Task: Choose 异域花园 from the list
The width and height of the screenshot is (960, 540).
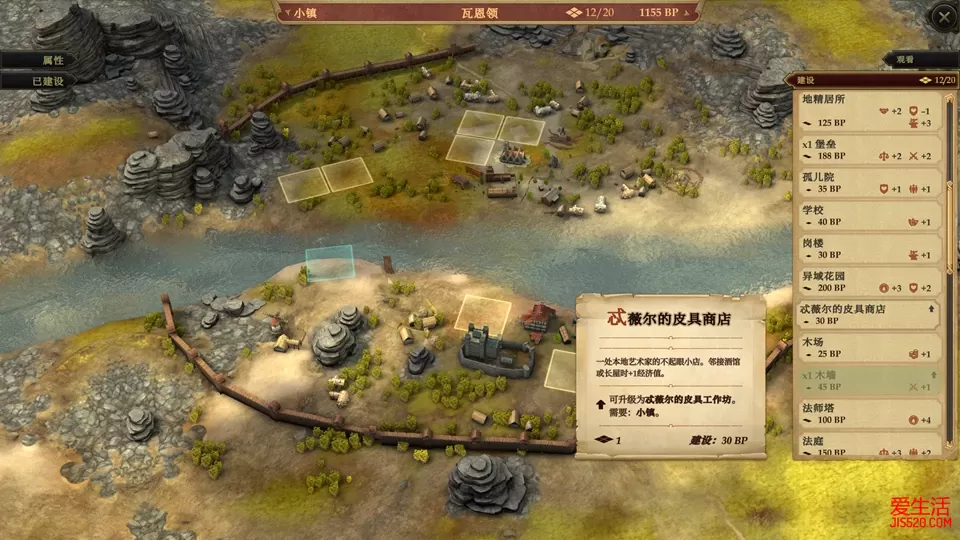Action: pyautogui.click(x=868, y=281)
